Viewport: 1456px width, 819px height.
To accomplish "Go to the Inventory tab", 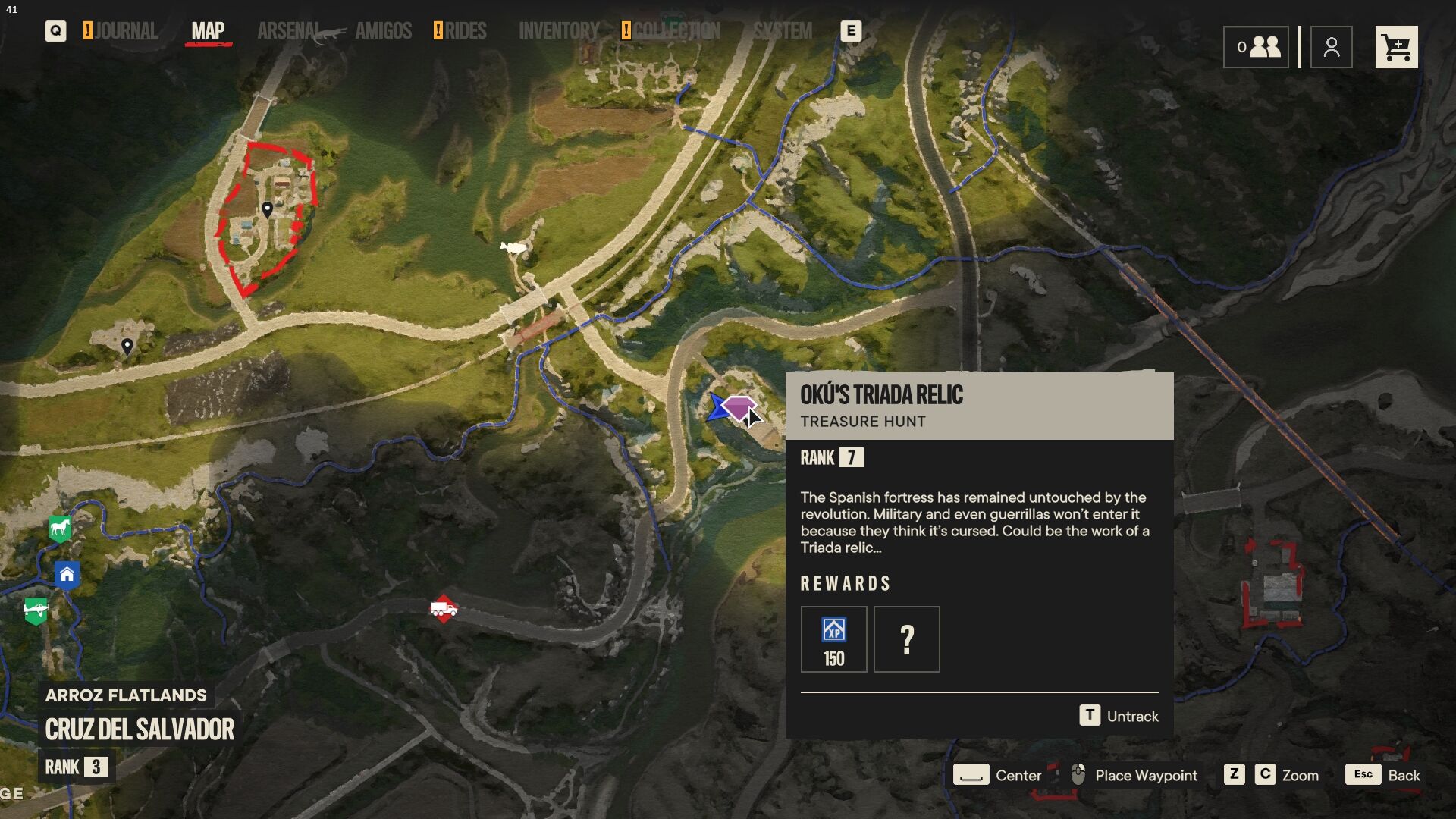I will (x=559, y=31).
